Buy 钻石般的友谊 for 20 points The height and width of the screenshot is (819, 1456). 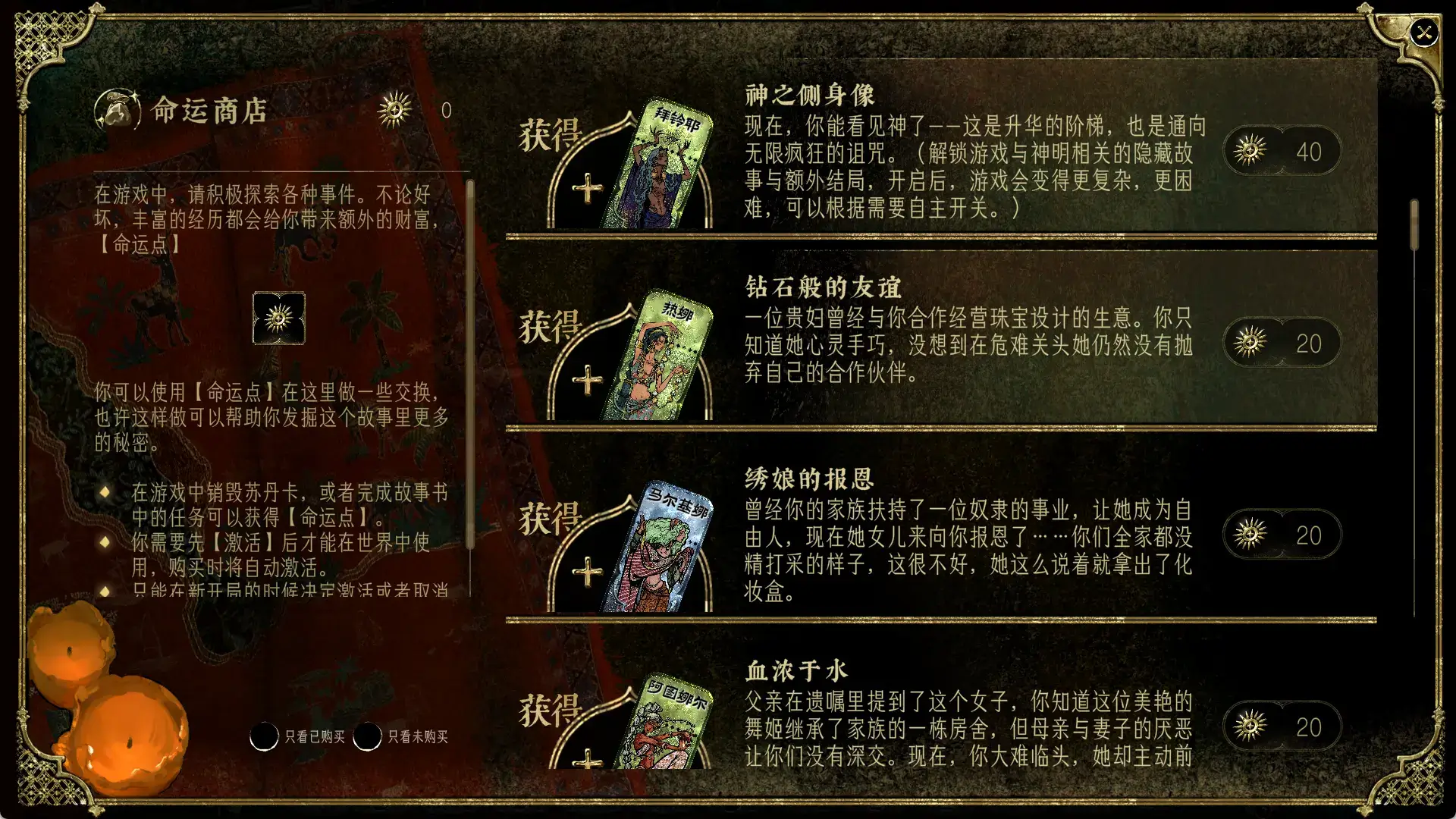click(x=1282, y=342)
